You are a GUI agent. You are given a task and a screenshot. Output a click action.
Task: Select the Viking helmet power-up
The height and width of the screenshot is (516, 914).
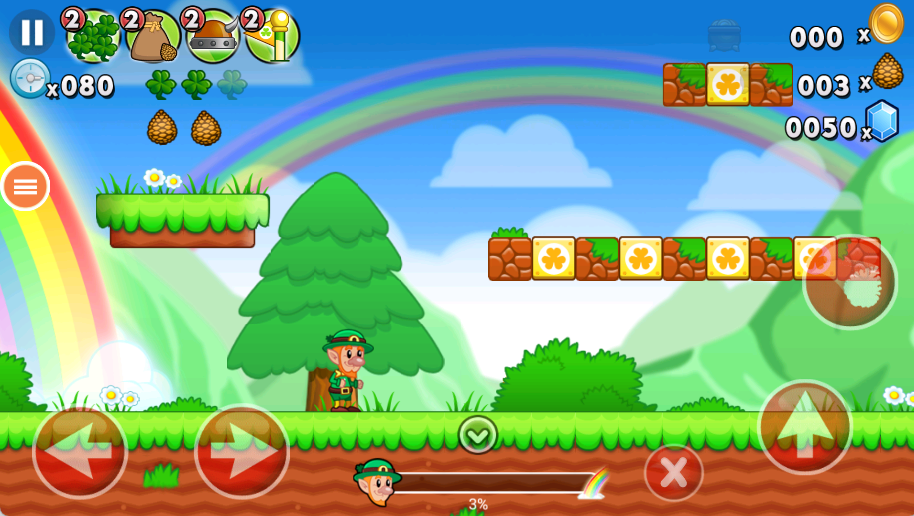pos(213,37)
